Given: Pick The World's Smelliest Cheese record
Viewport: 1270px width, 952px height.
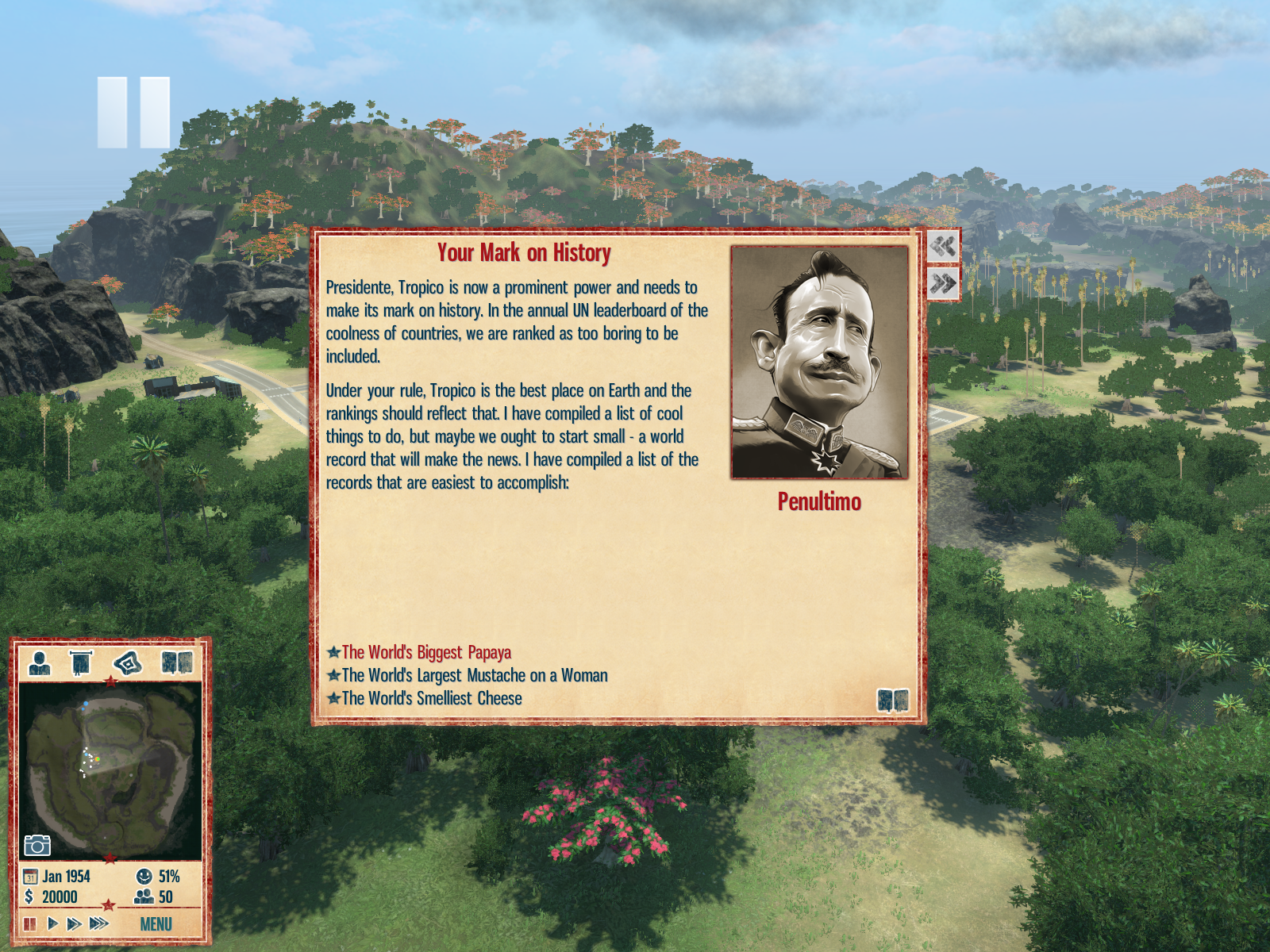Looking at the screenshot, I should 431,698.
